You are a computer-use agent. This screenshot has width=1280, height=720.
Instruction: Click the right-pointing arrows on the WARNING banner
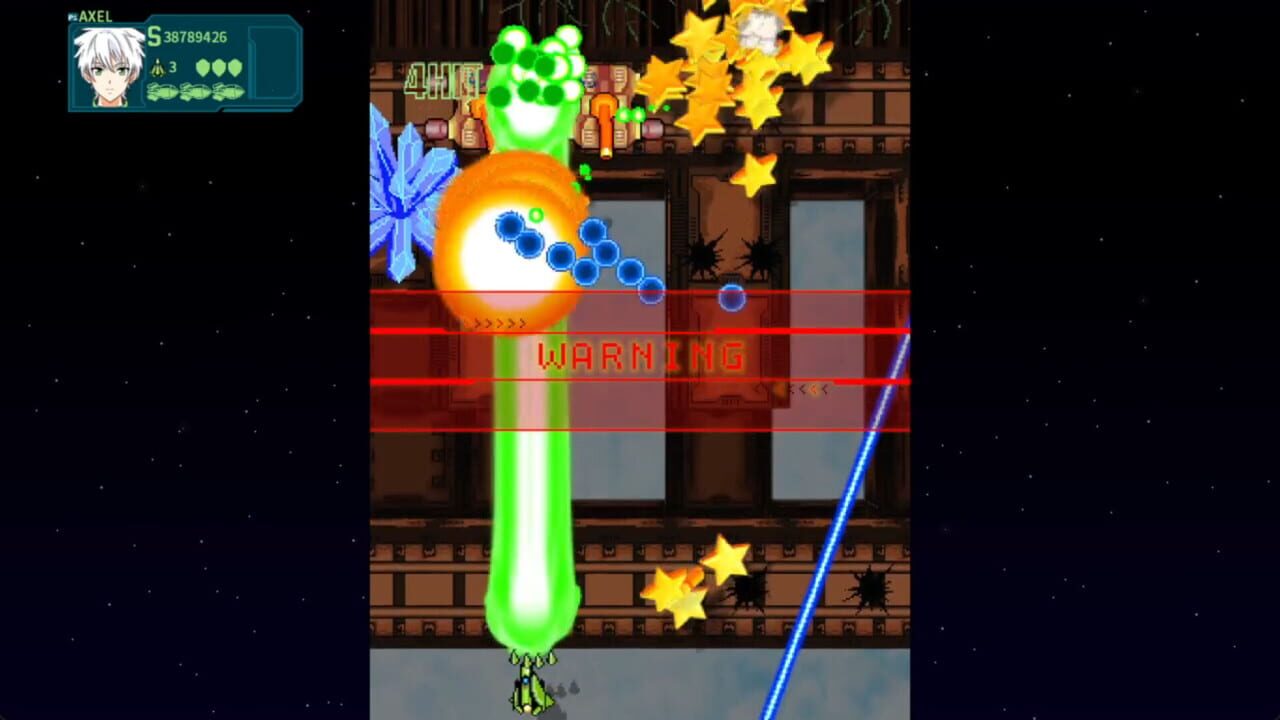(497, 322)
